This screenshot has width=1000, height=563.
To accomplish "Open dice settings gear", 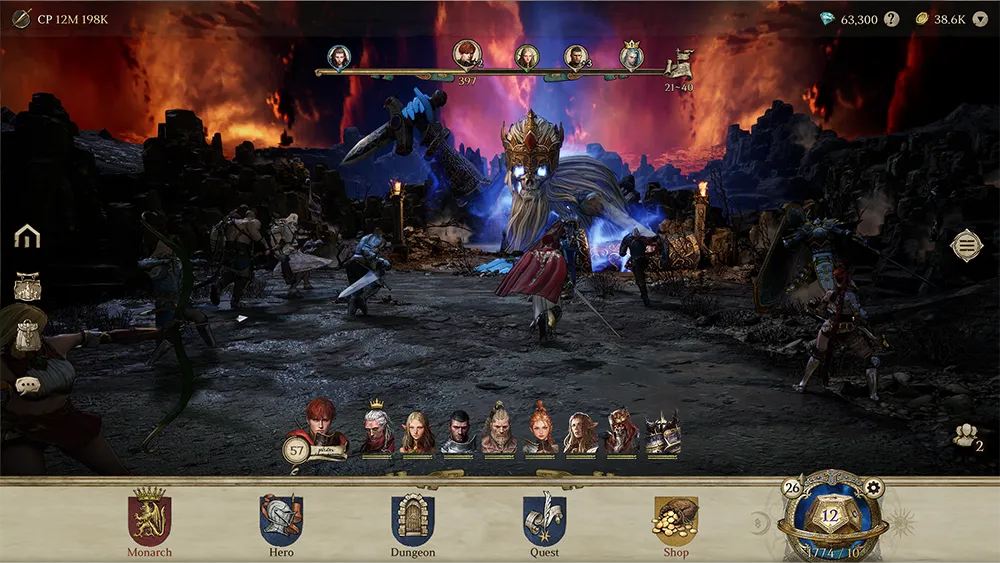I will (873, 488).
